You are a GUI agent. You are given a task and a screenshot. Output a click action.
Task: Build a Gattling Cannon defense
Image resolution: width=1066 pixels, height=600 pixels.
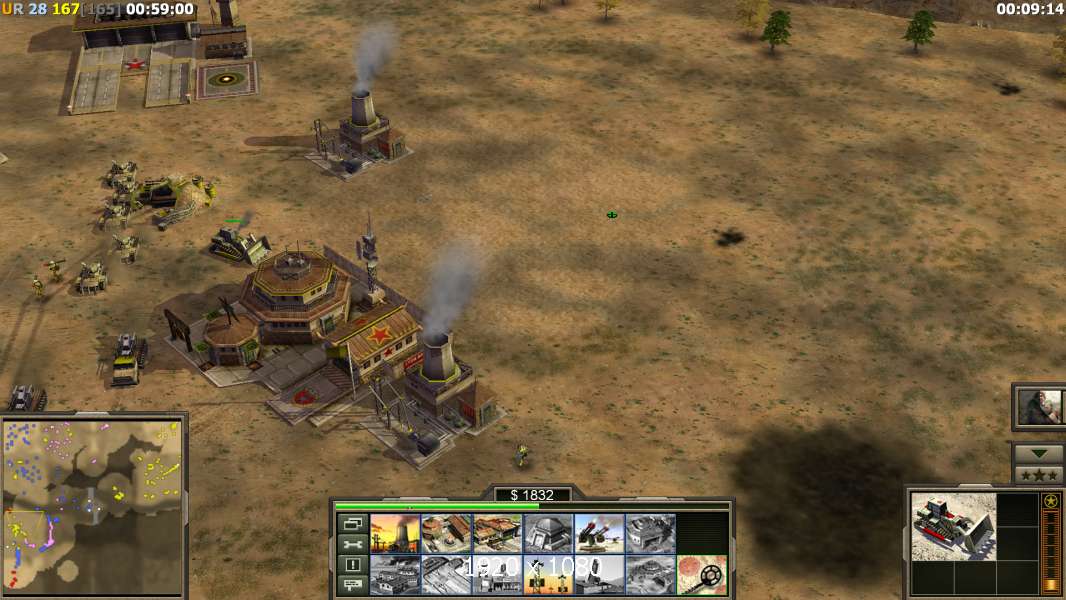(x=599, y=533)
